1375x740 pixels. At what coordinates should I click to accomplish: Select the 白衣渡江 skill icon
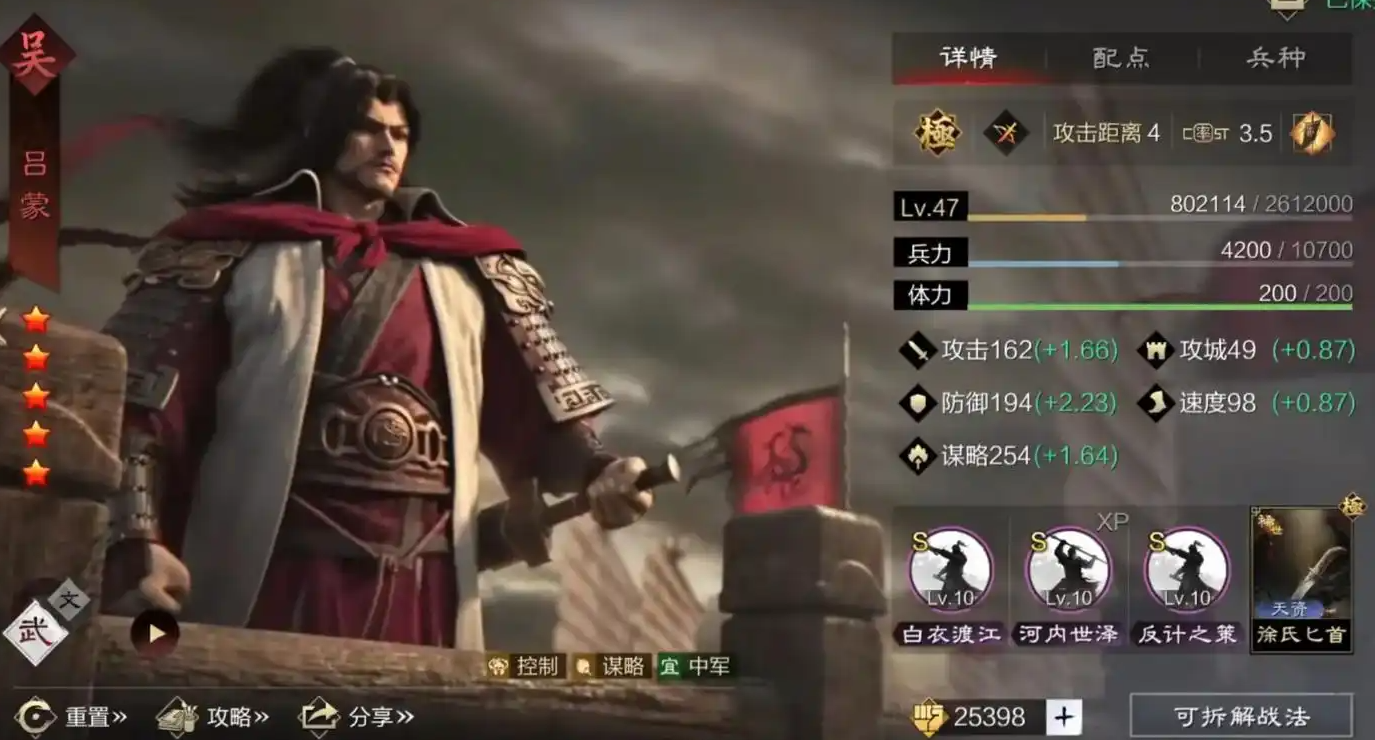(x=950, y=570)
